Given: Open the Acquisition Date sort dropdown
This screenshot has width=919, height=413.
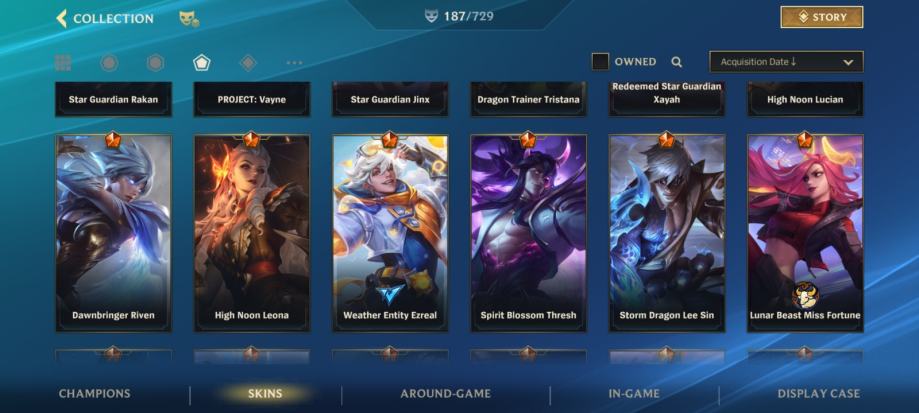Looking at the screenshot, I should click(x=786, y=62).
